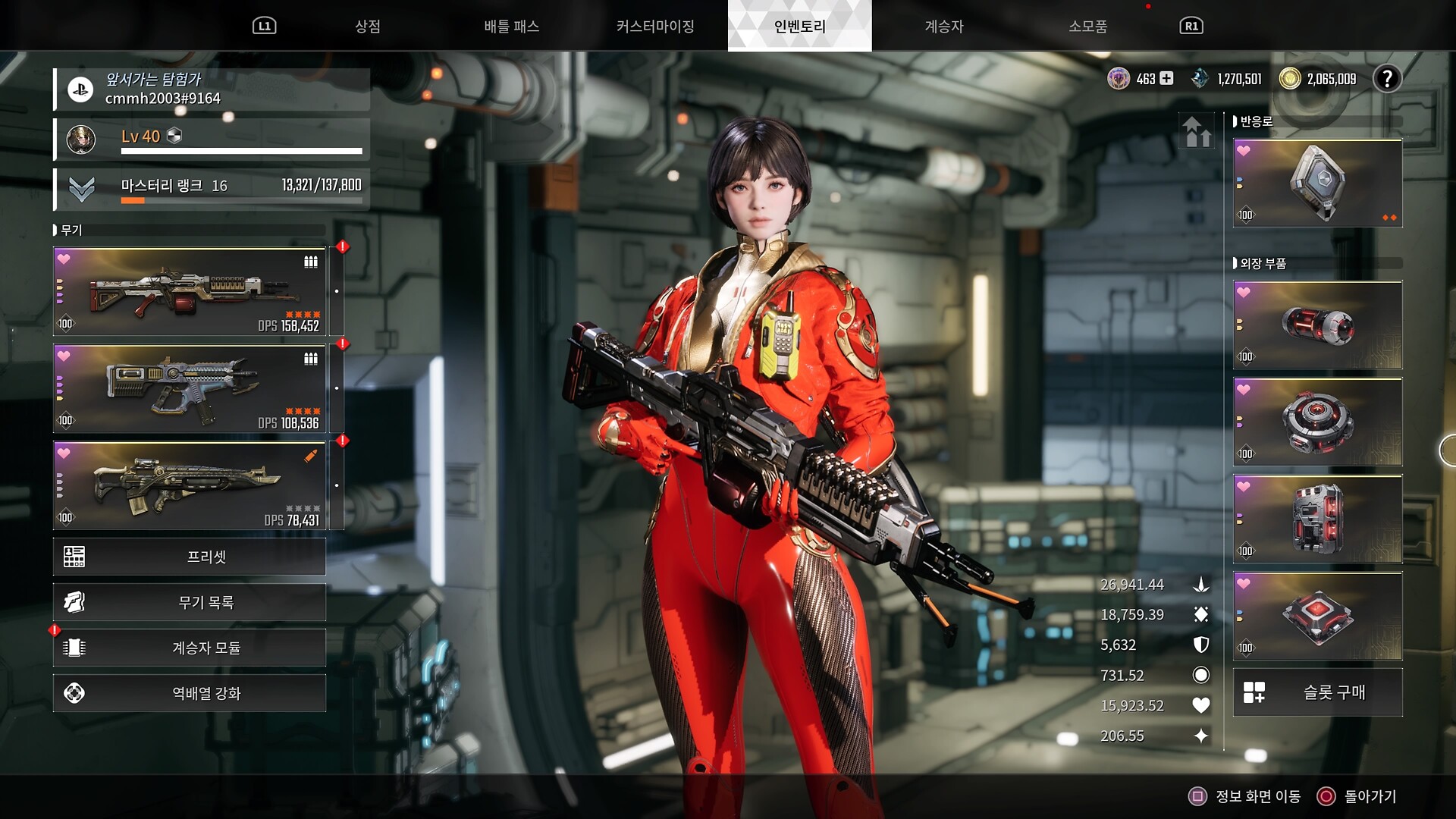The width and height of the screenshot is (1456, 819).
Task: Go to the 커스터마이징 tab
Action: coord(655,27)
